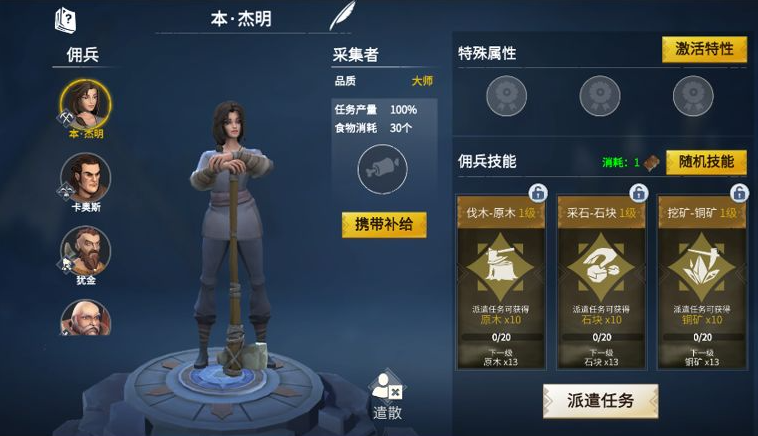Select mercenary 卡奥斯 portrait
758x436 pixels.
click(85, 178)
